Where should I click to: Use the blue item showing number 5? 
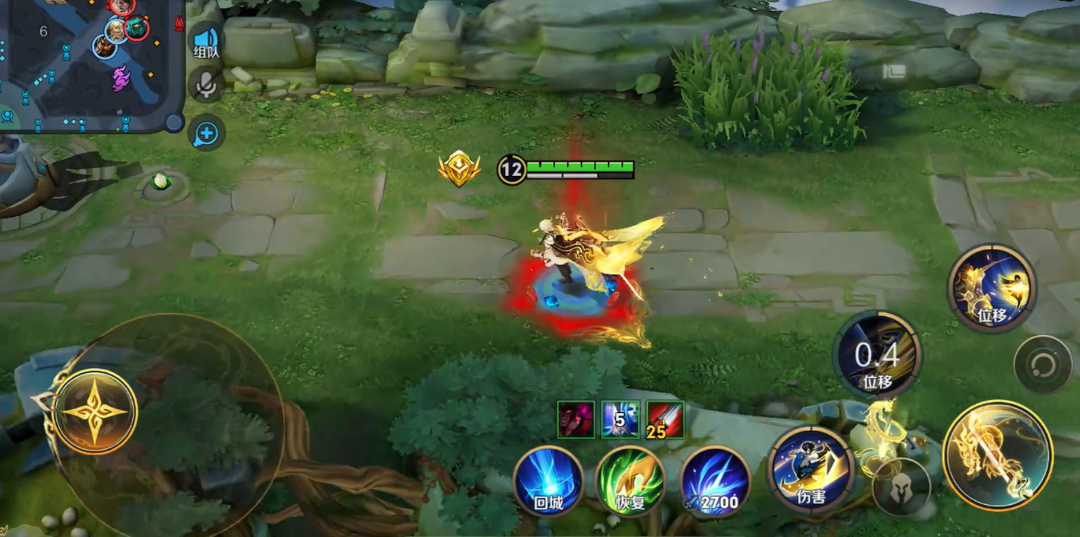click(x=619, y=417)
